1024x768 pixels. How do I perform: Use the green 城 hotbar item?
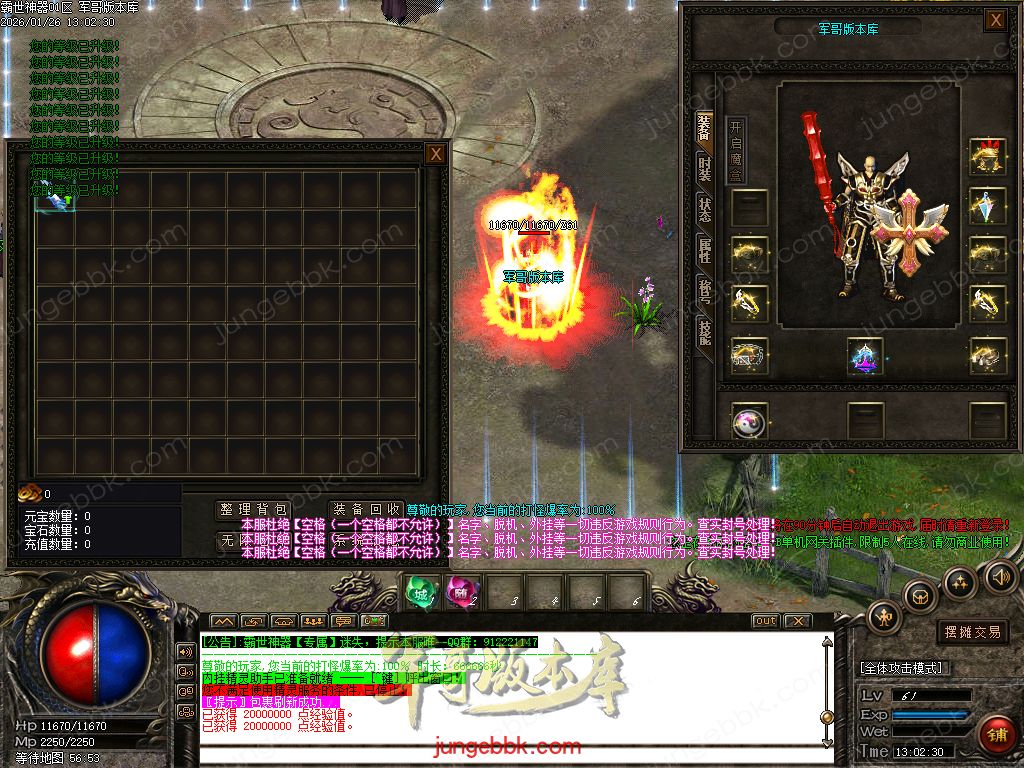point(420,594)
